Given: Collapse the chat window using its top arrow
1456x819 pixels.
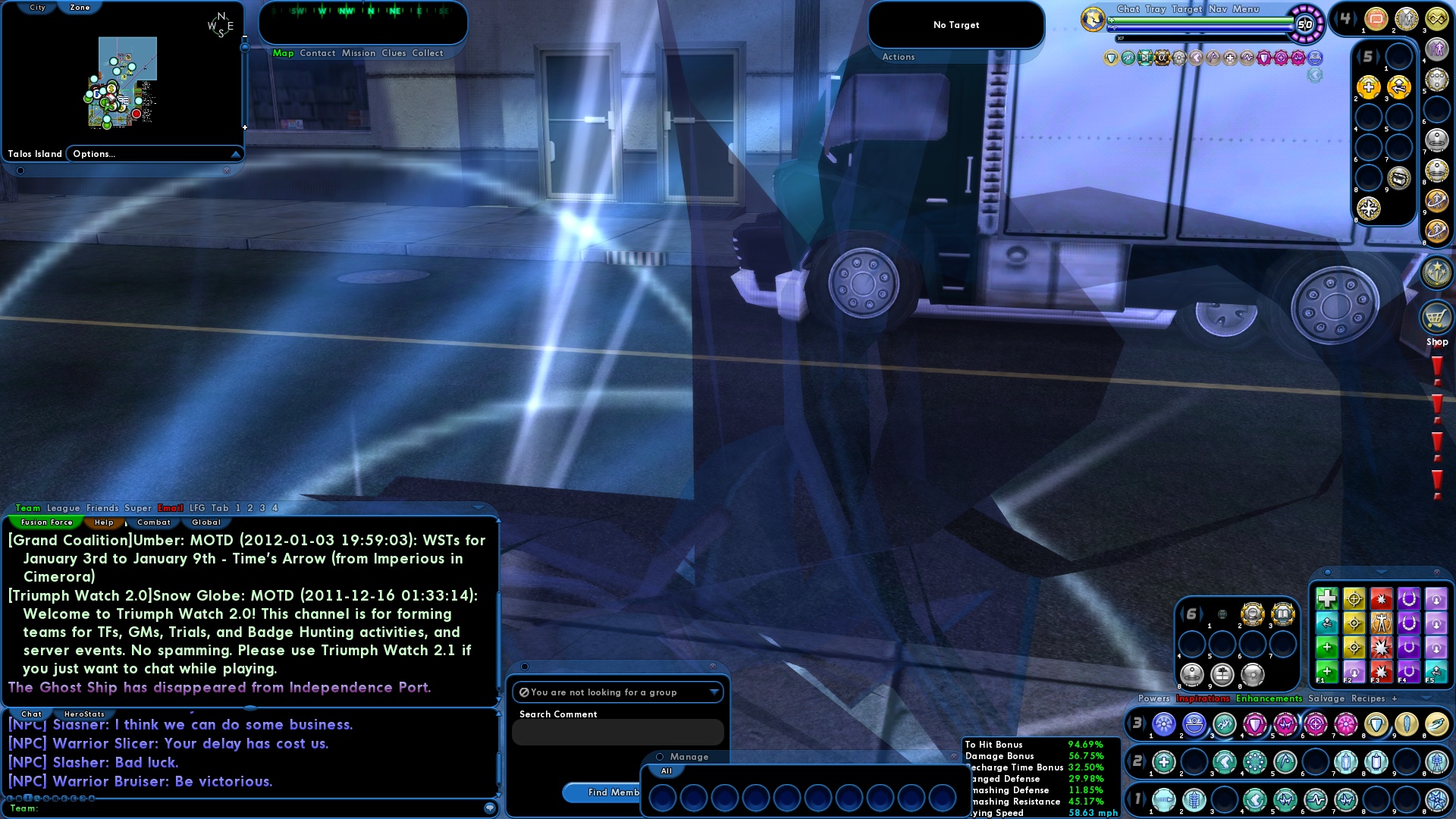Looking at the screenshot, I should tap(479, 507).
